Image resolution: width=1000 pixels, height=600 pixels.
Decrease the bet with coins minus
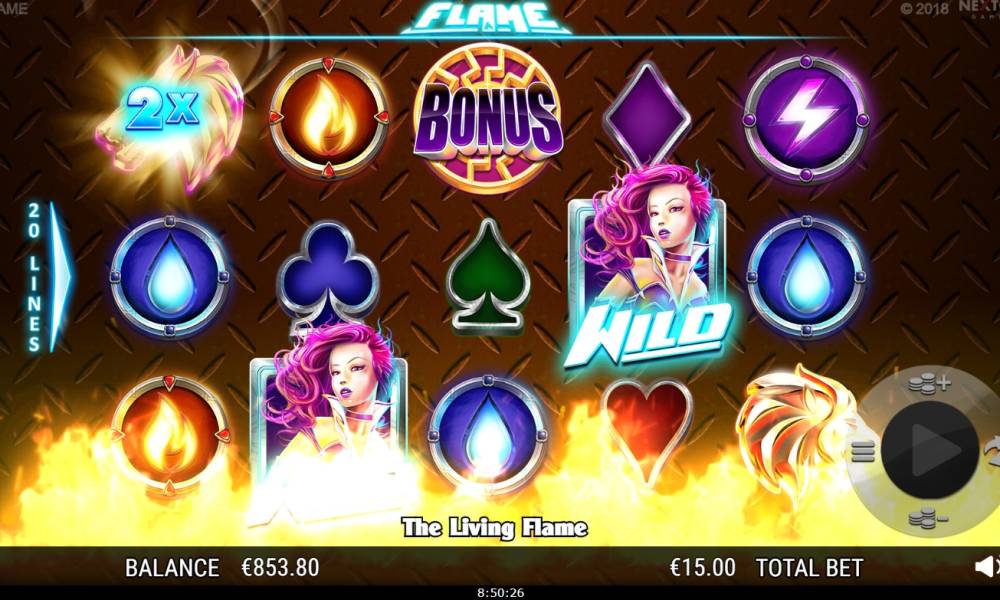[929, 518]
